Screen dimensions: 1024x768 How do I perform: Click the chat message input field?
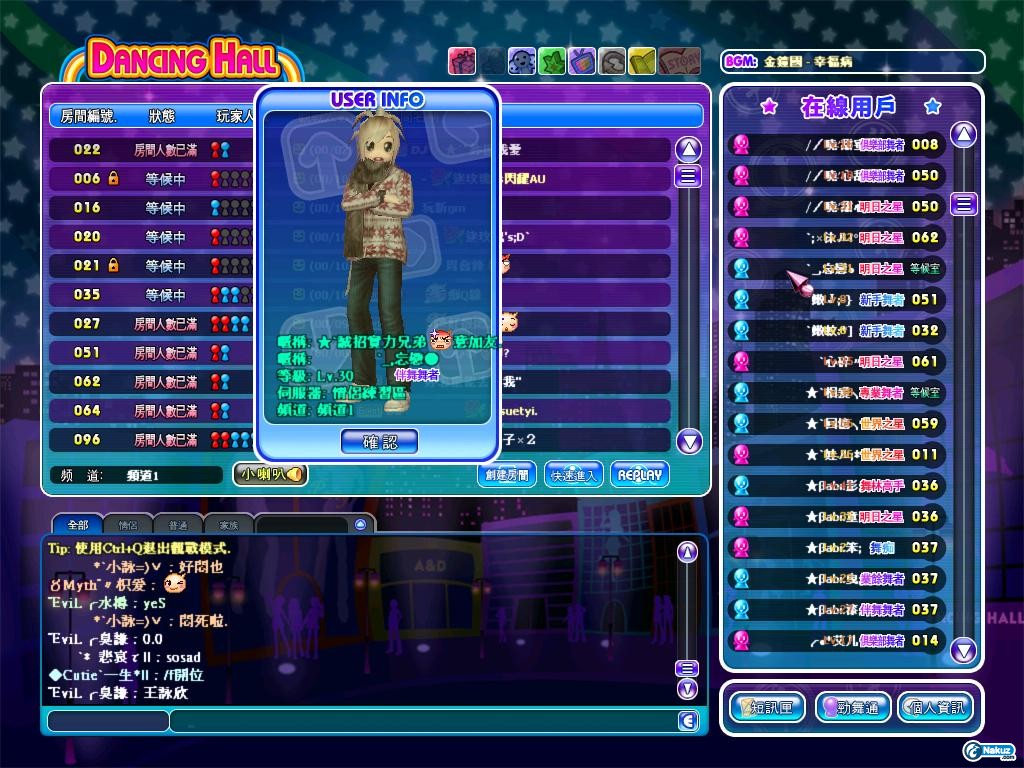click(420, 721)
